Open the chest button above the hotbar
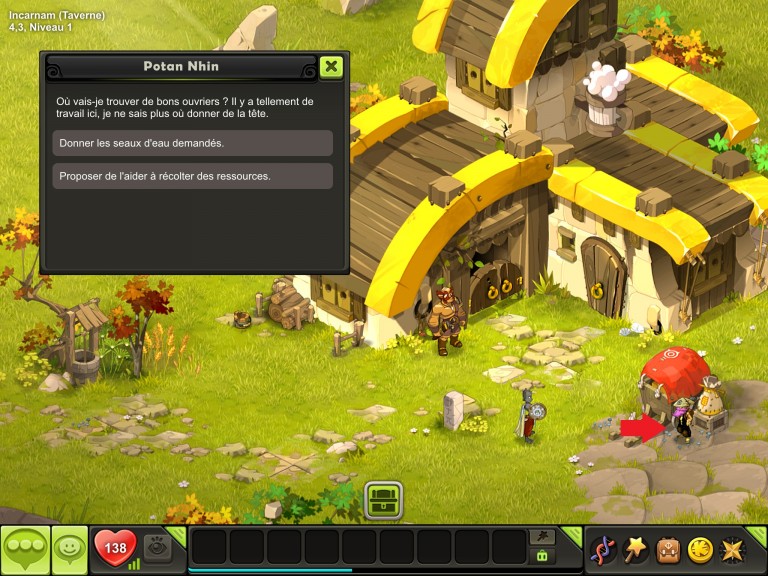768x576 pixels. 383,499
